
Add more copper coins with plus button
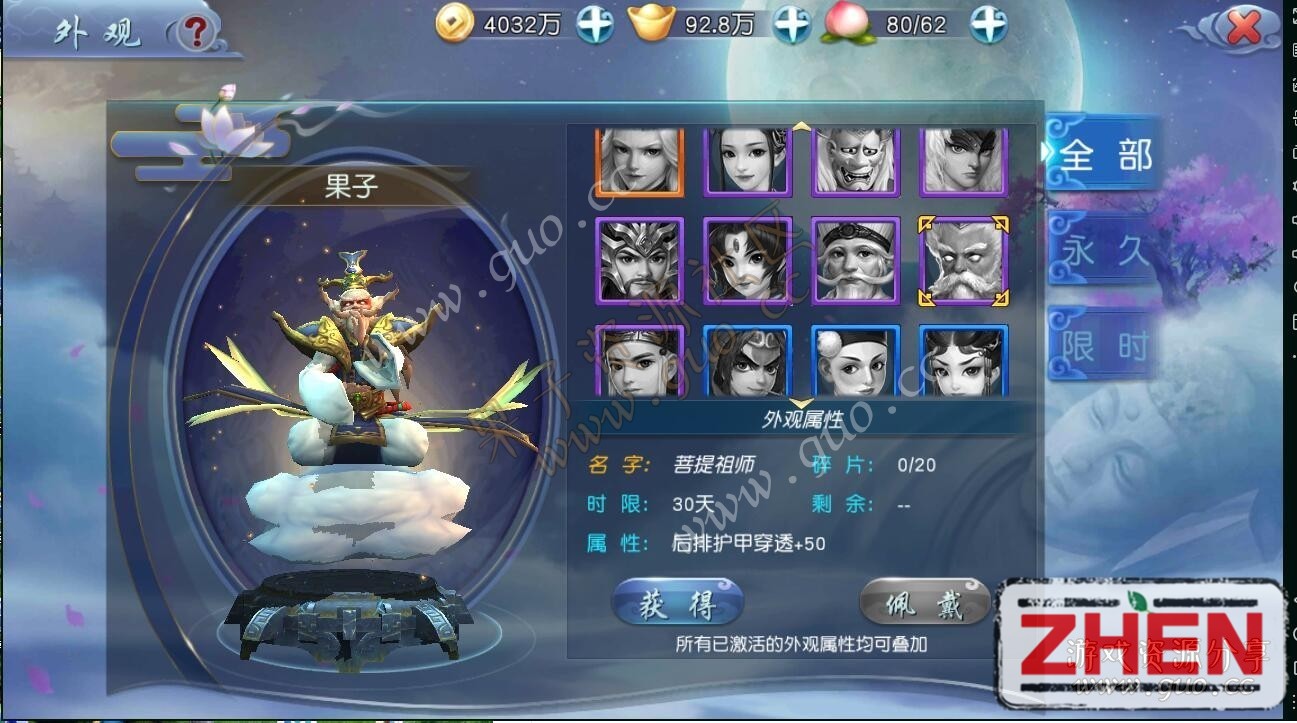595,25
